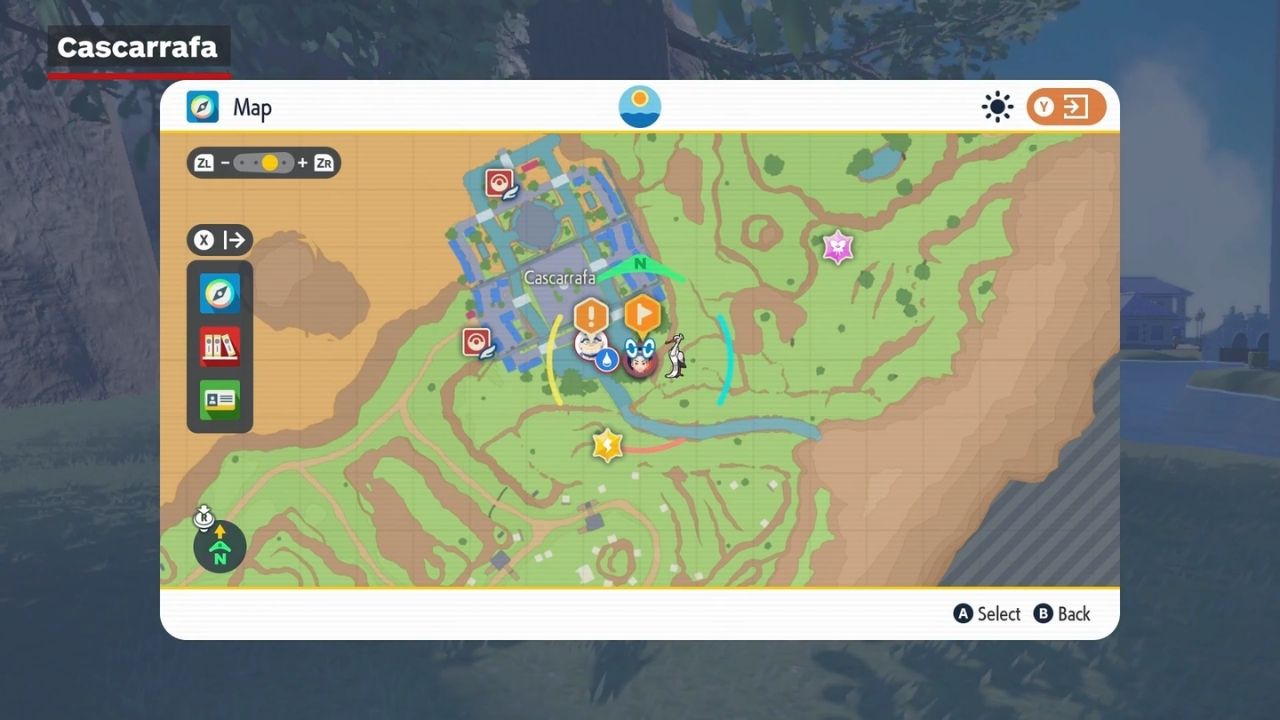This screenshot has height=720, width=1280.
Task: Click the sunny weather indicator icon
Action: pyautogui.click(x=997, y=107)
